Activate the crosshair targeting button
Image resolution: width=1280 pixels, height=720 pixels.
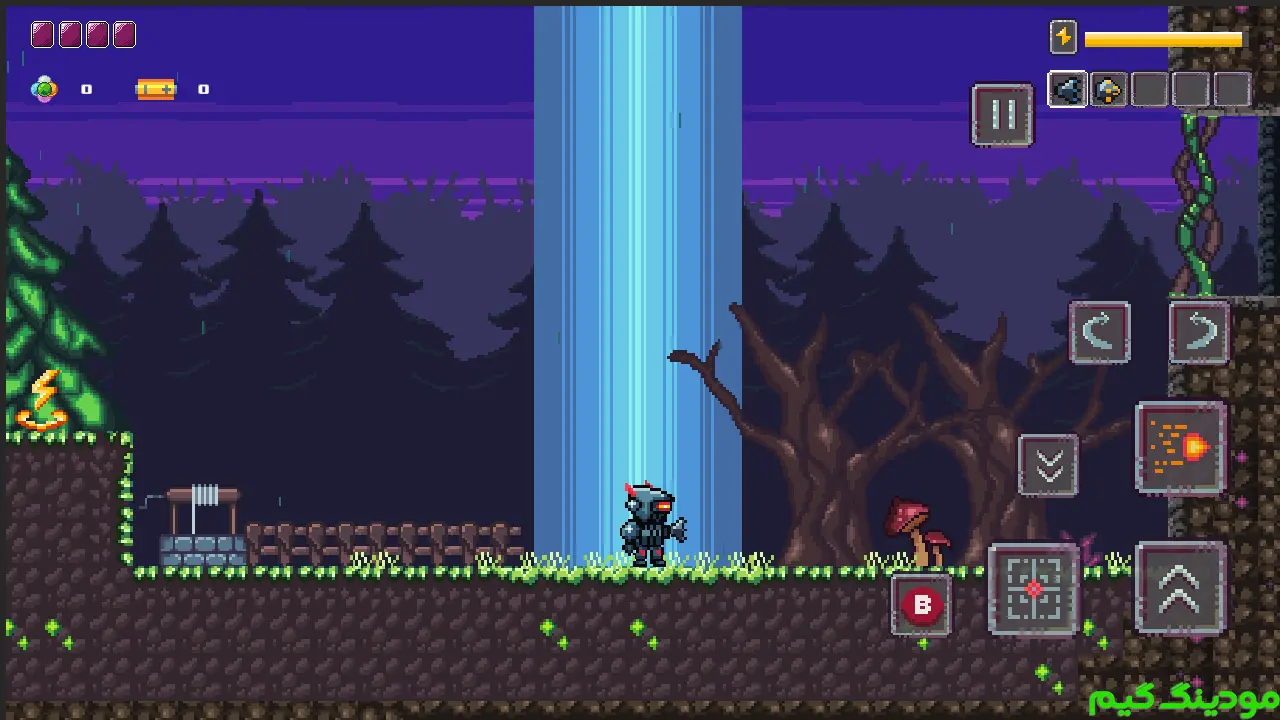1034,589
